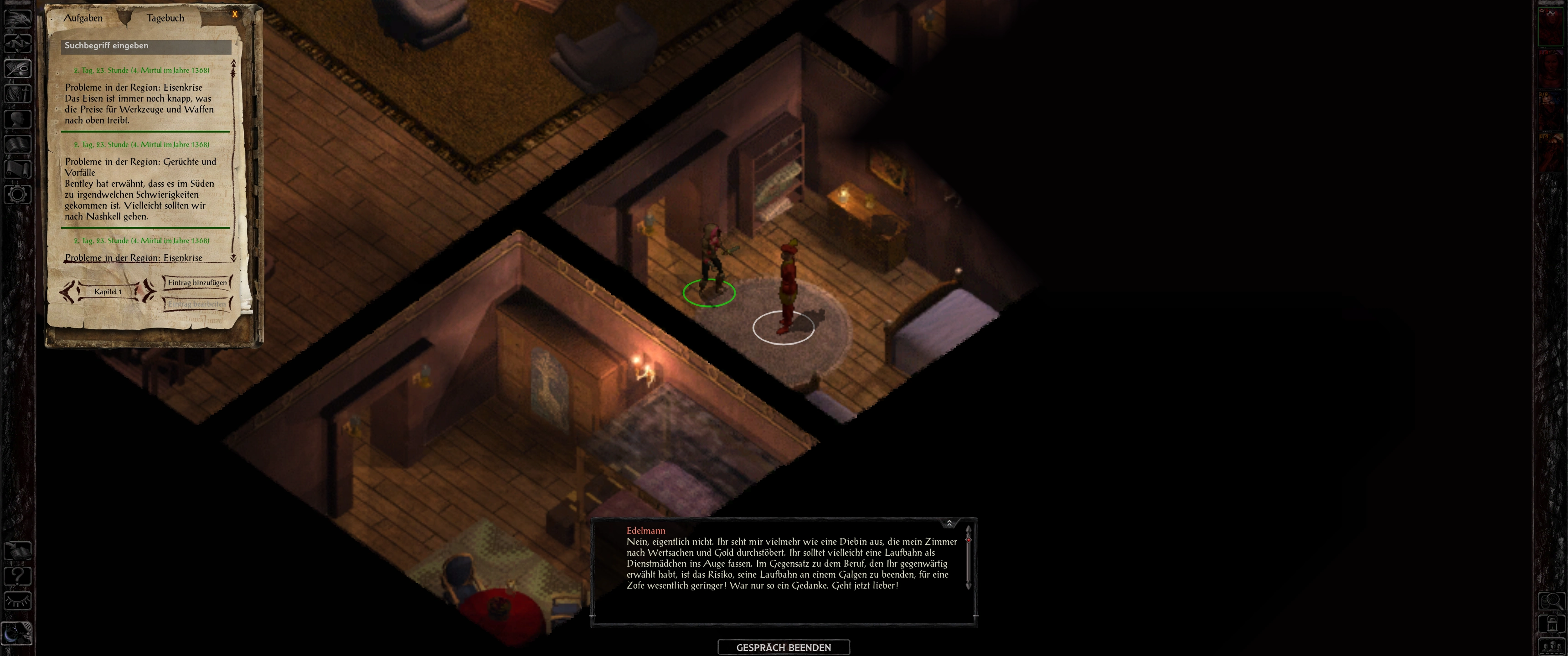Open the inventory armor and sword icon
Viewport: 1568px width, 656px height.
pos(18,94)
